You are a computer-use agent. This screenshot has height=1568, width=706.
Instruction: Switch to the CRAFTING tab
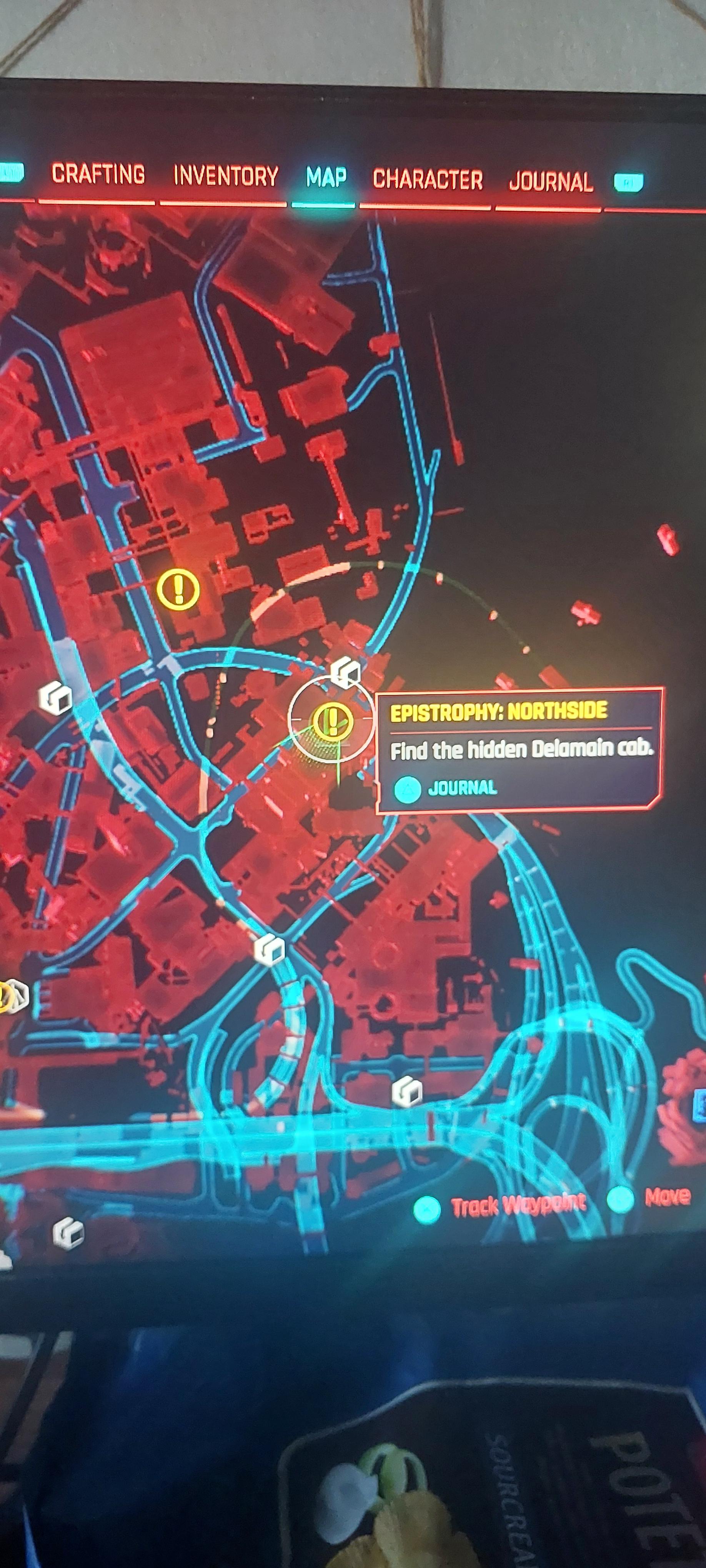pyautogui.click(x=99, y=176)
